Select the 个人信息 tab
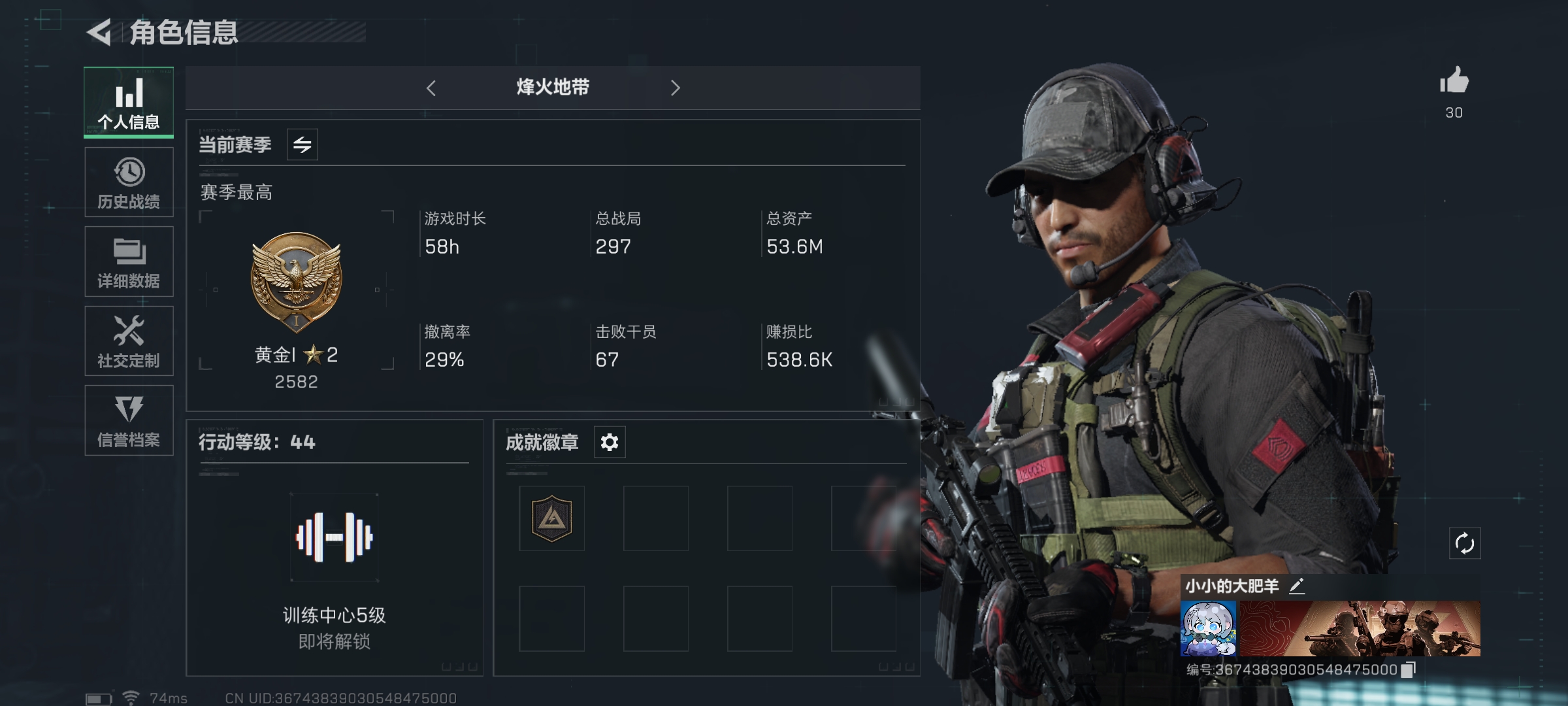This screenshot has width=1568, height=706. pos(129,103)
